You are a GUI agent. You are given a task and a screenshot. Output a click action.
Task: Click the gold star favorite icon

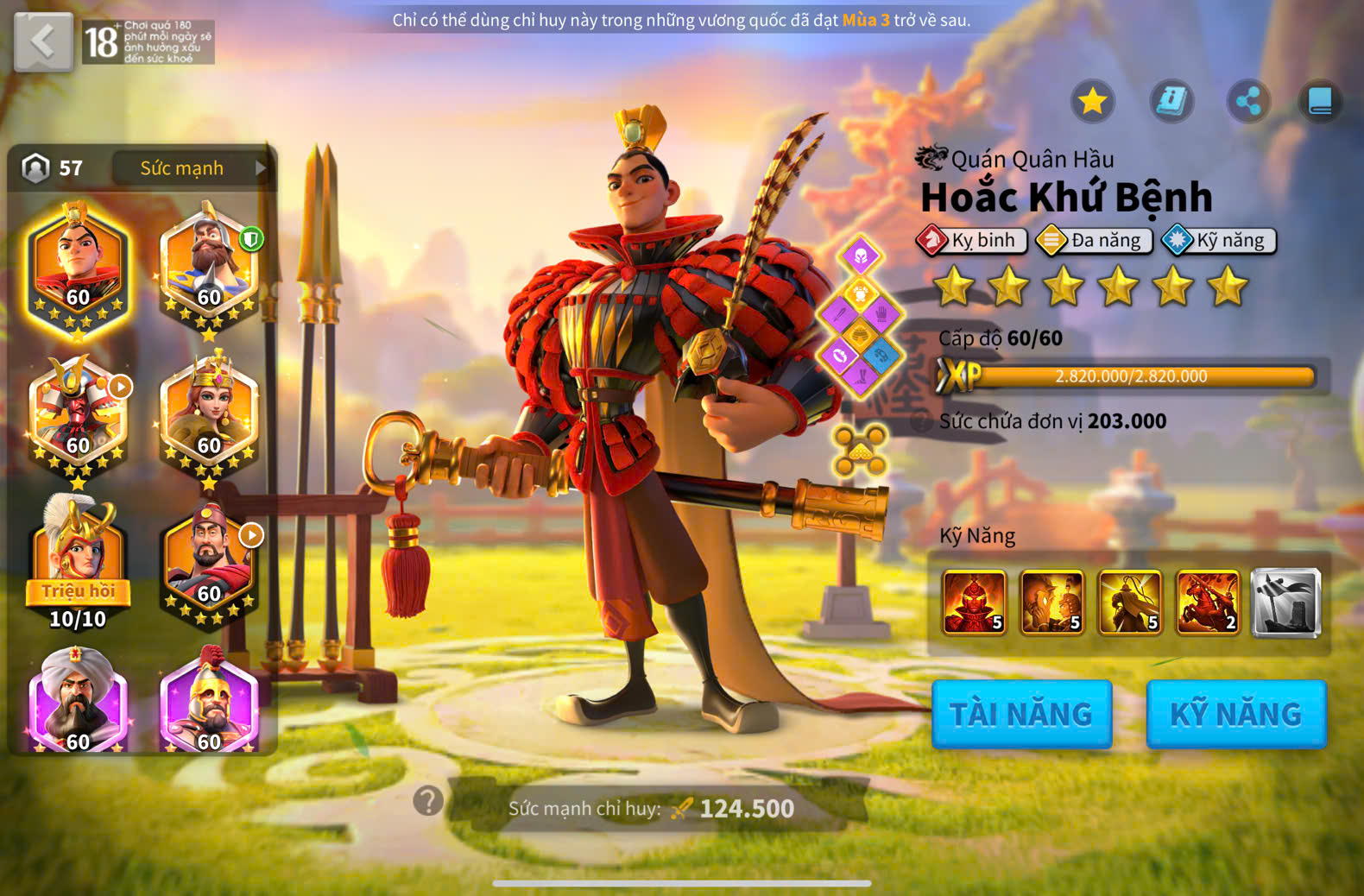[x=1092, y=102]
